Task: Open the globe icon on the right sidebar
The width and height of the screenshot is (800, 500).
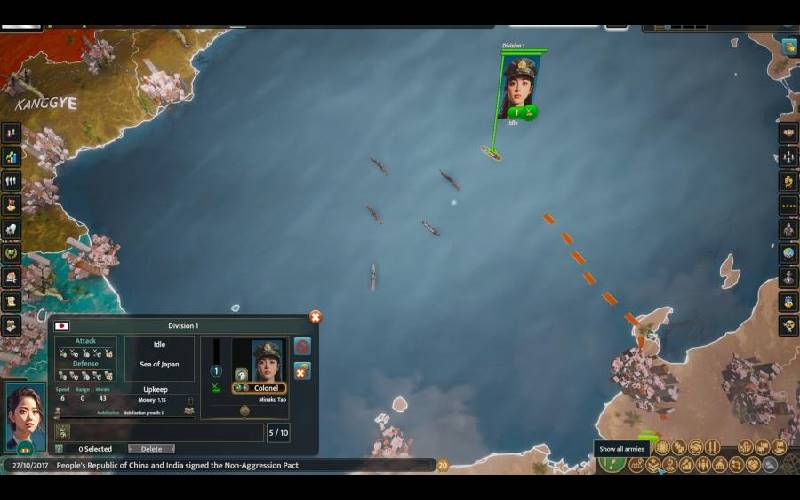Action: (788, 253)
